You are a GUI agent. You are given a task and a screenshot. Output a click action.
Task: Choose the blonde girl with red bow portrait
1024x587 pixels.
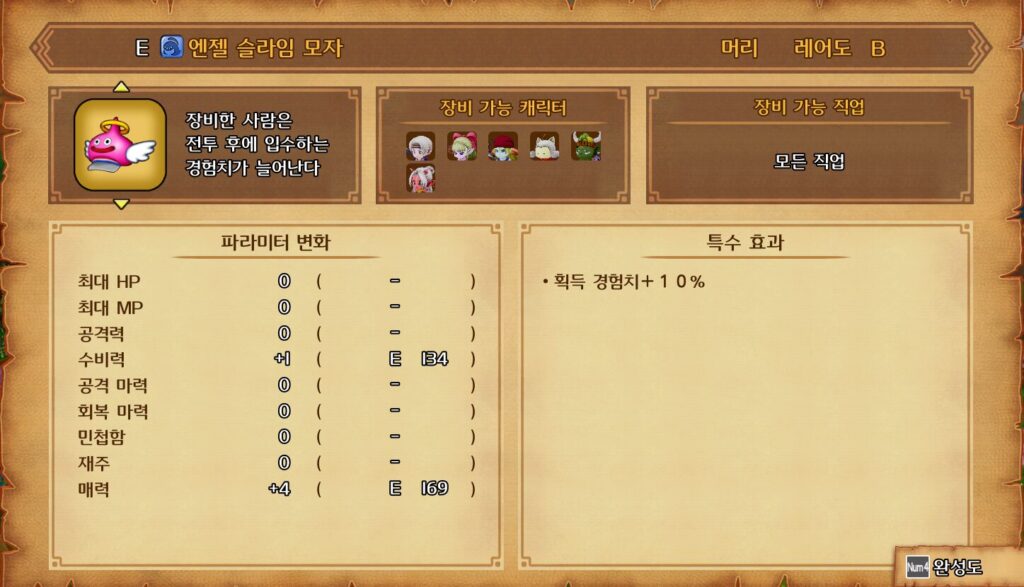(461, 146)
